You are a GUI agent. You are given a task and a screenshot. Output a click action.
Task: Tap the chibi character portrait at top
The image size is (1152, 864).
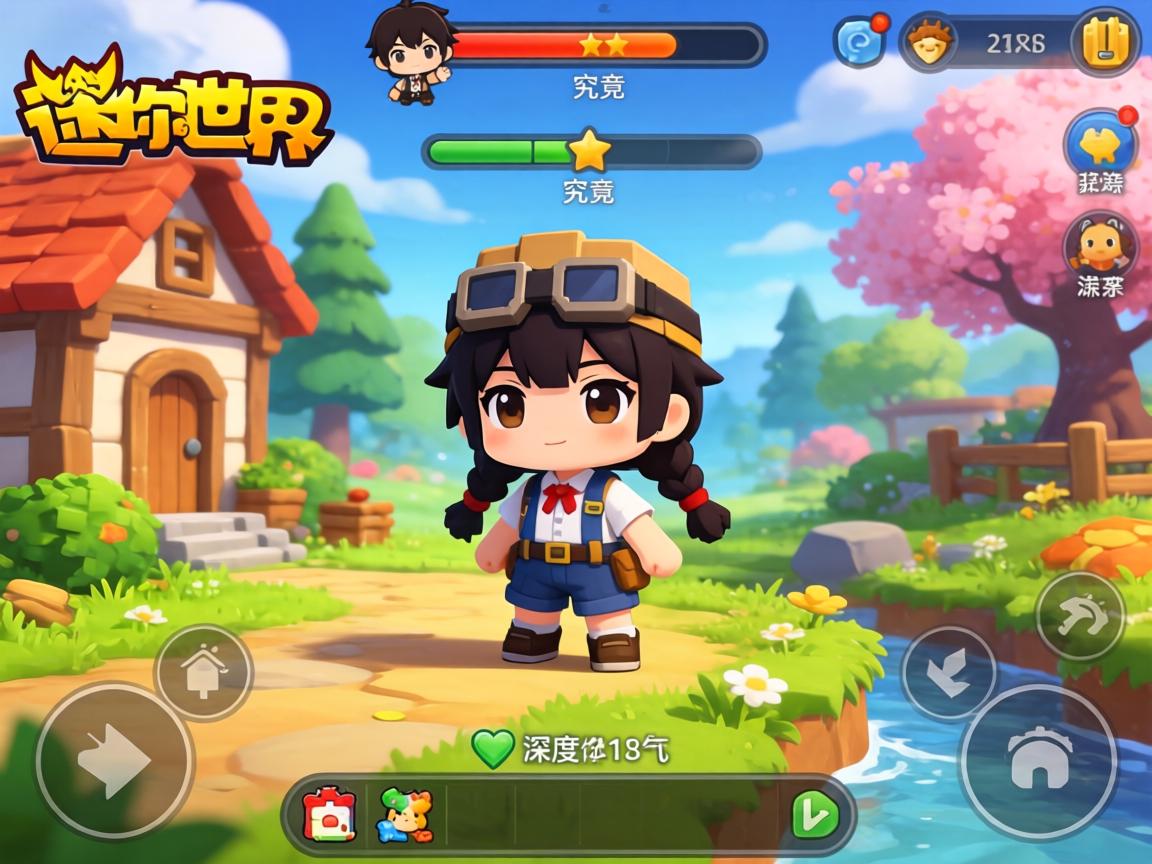click(x=408, y=52)
